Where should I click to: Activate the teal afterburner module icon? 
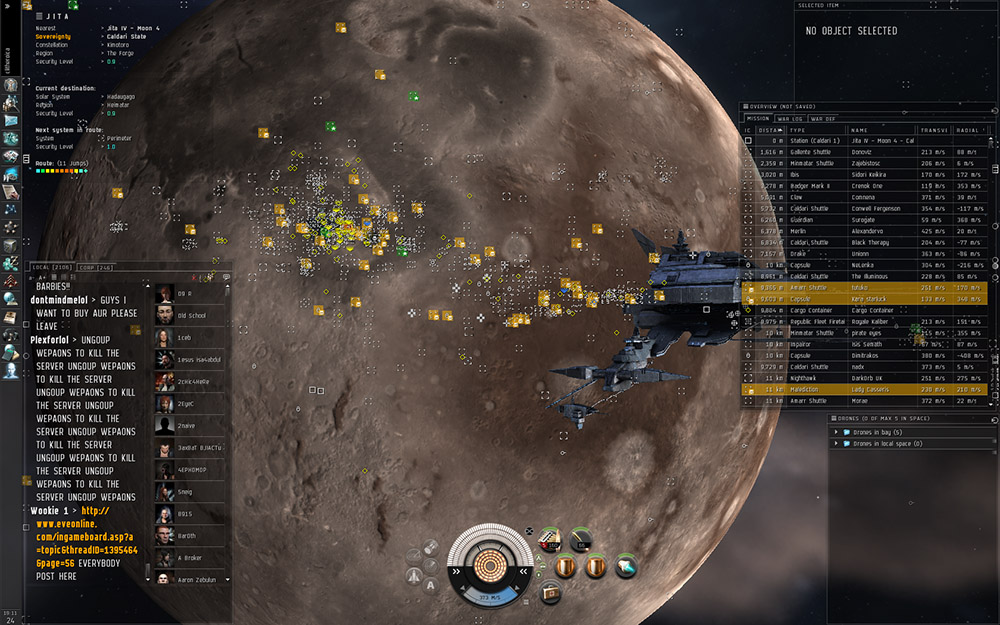pos(626,566)
